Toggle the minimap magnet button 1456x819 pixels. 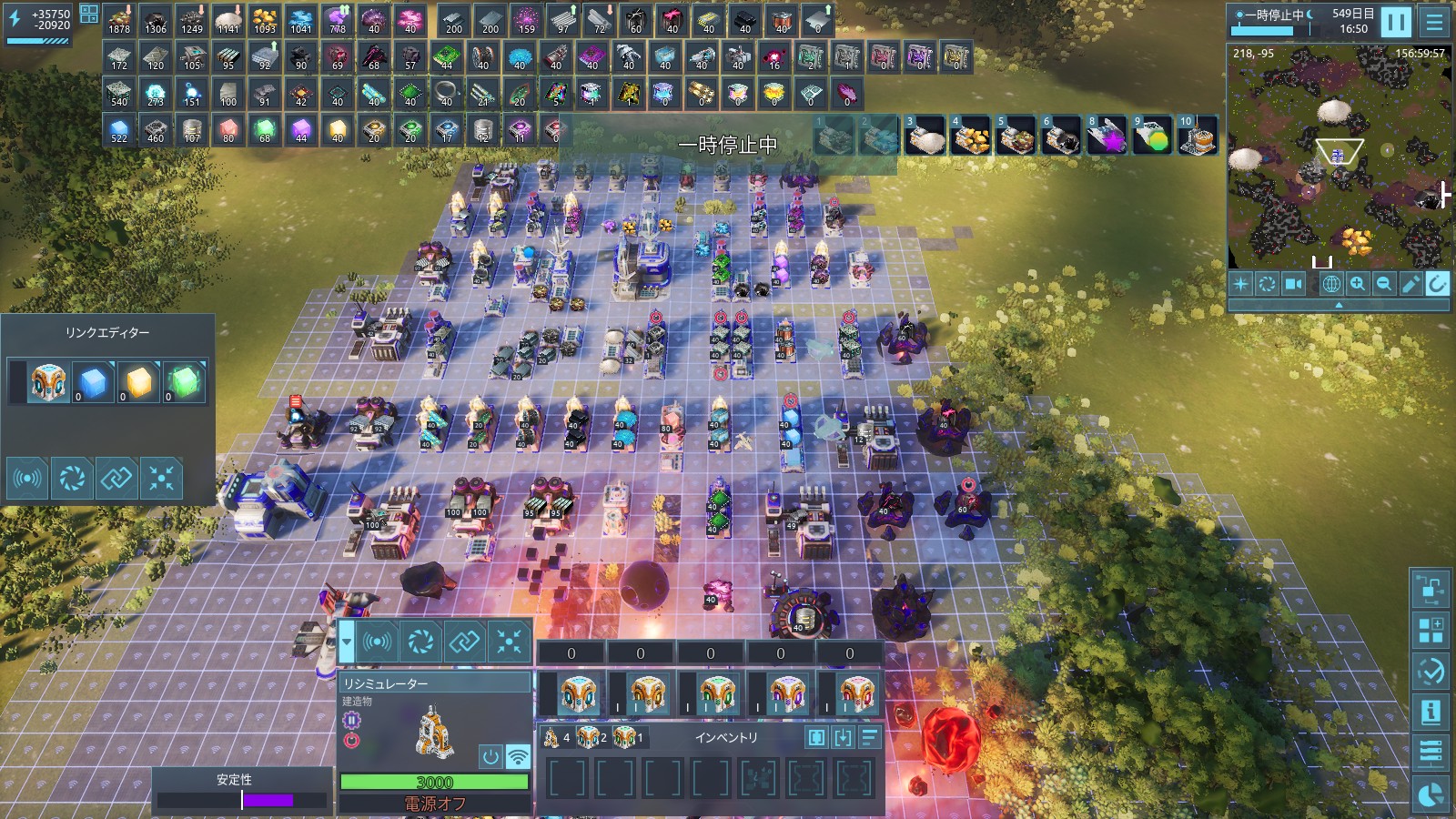(x=1437, y=284)
